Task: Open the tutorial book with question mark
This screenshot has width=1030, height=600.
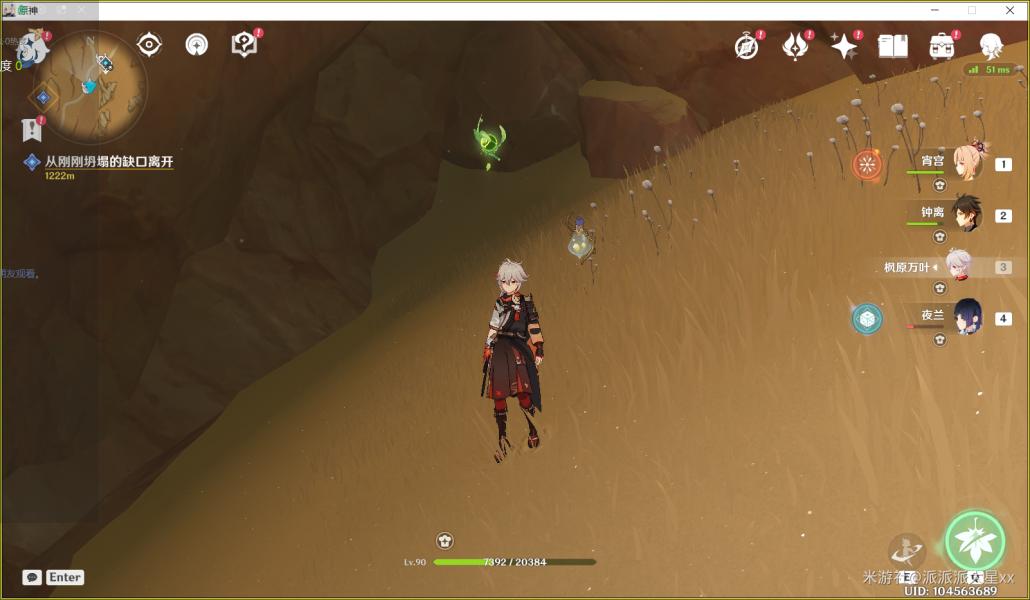Action: (244, 45)
